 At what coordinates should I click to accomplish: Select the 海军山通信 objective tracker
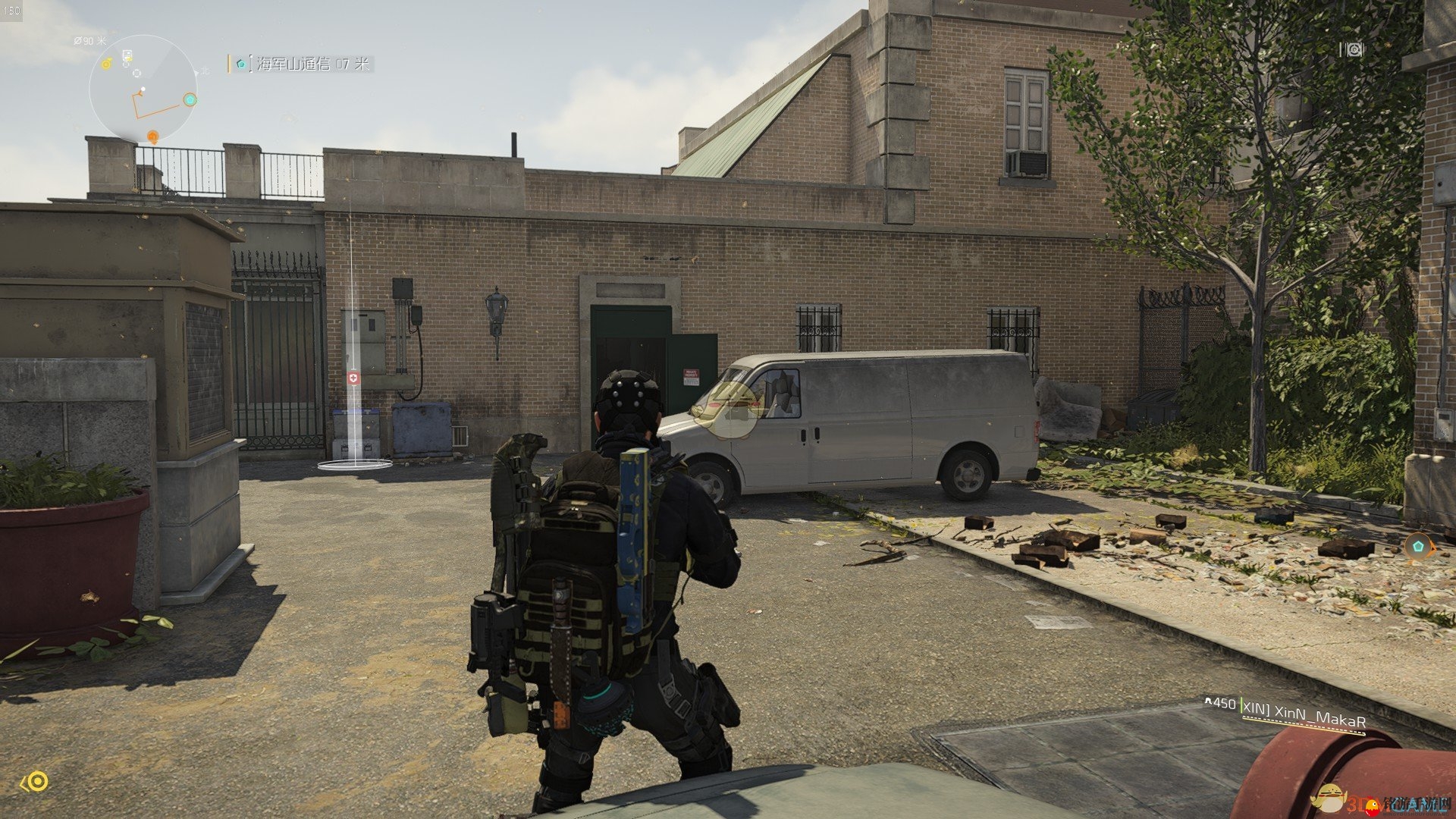(302, 64)
